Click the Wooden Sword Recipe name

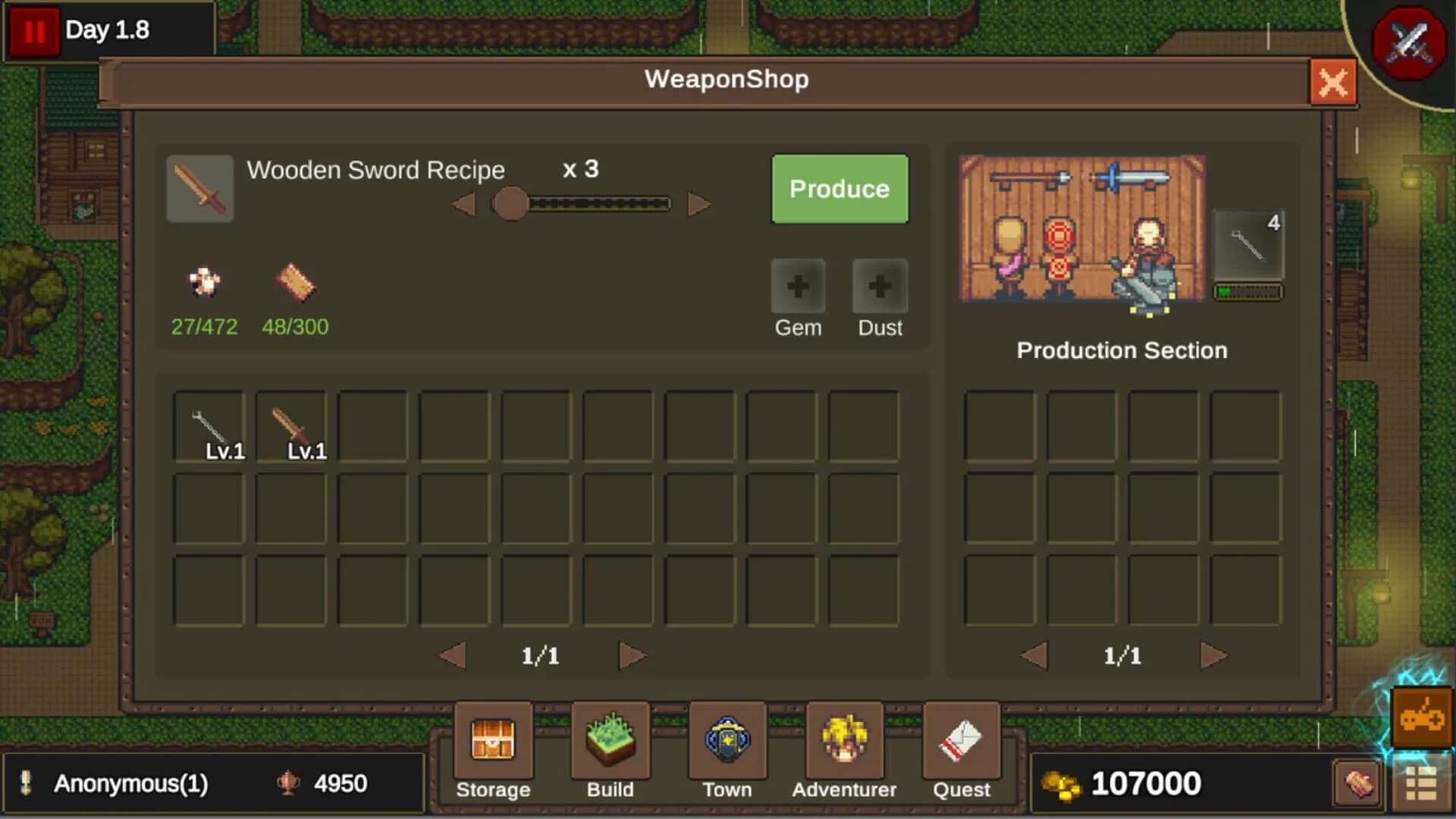pyautogui.click(x=375, y=170)
